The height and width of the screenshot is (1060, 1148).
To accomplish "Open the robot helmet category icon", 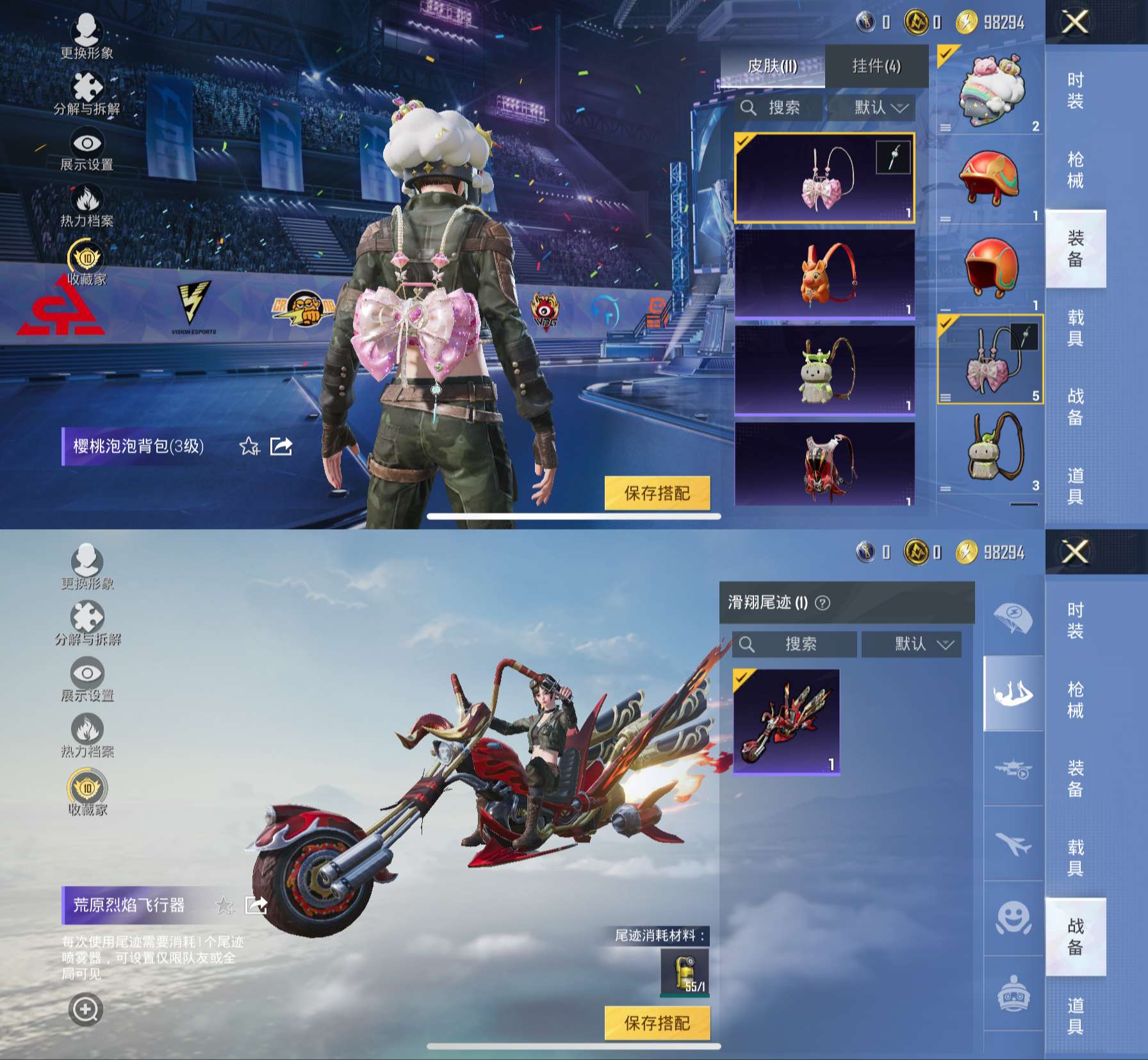I will tap(1013, 994).
